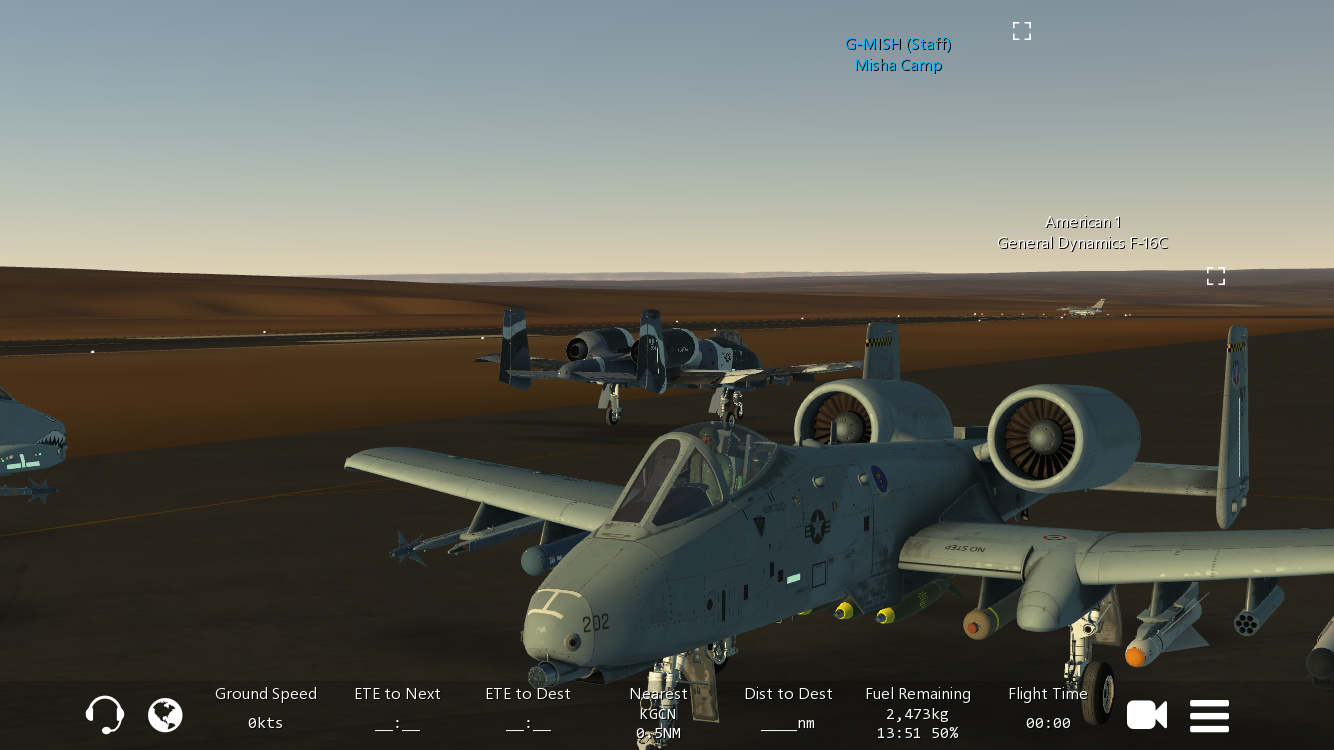Open the globe map view

[x=165, y=715]
